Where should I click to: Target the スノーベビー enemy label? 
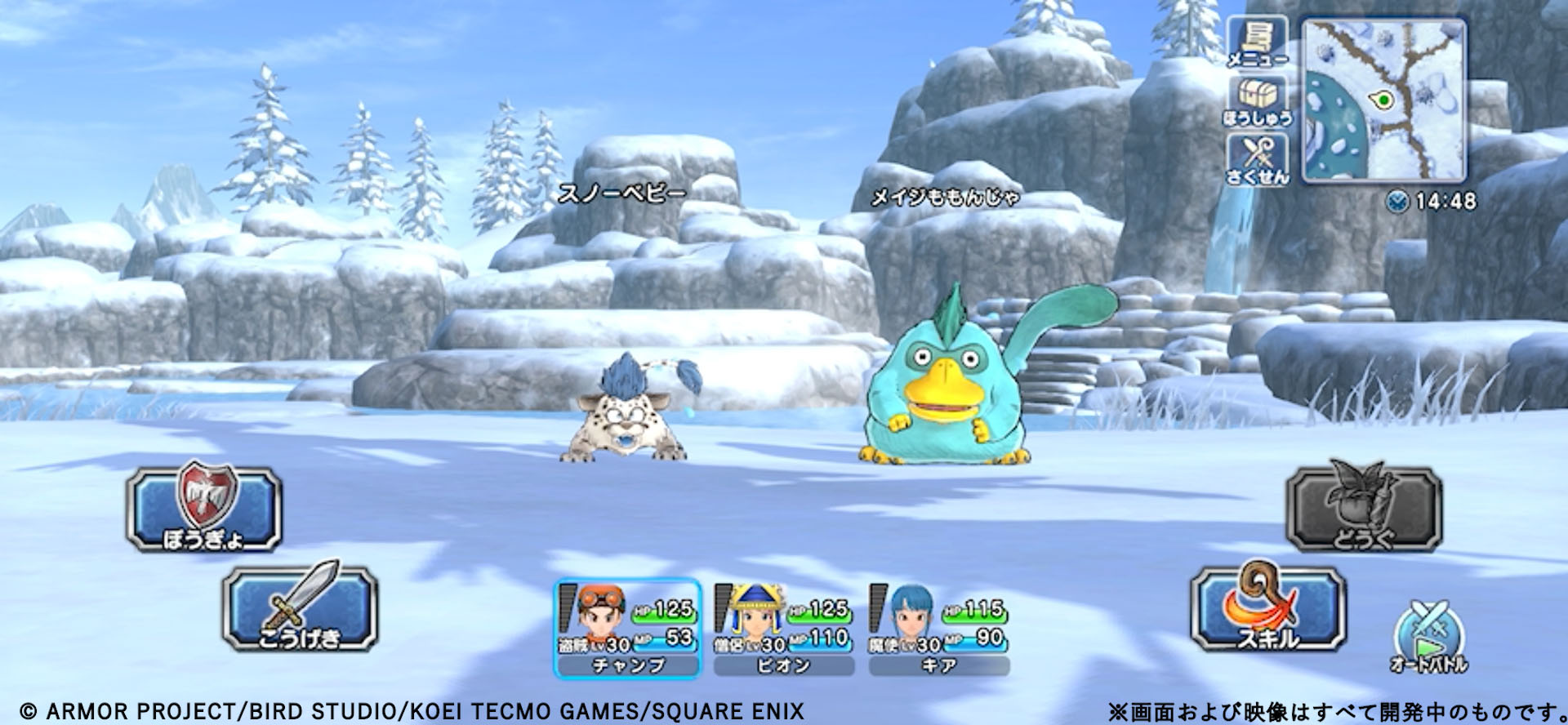(x=621, y=193)
